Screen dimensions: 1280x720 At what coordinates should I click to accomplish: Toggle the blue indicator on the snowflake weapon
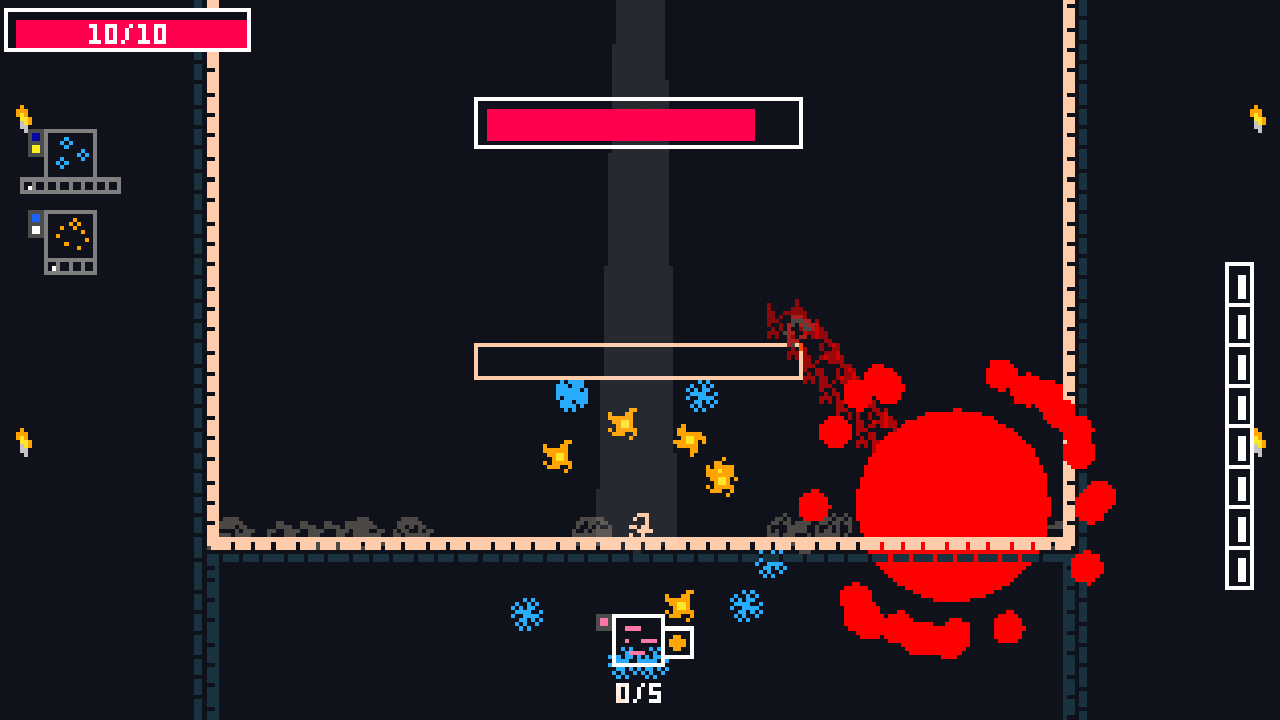tap(36, 137)
